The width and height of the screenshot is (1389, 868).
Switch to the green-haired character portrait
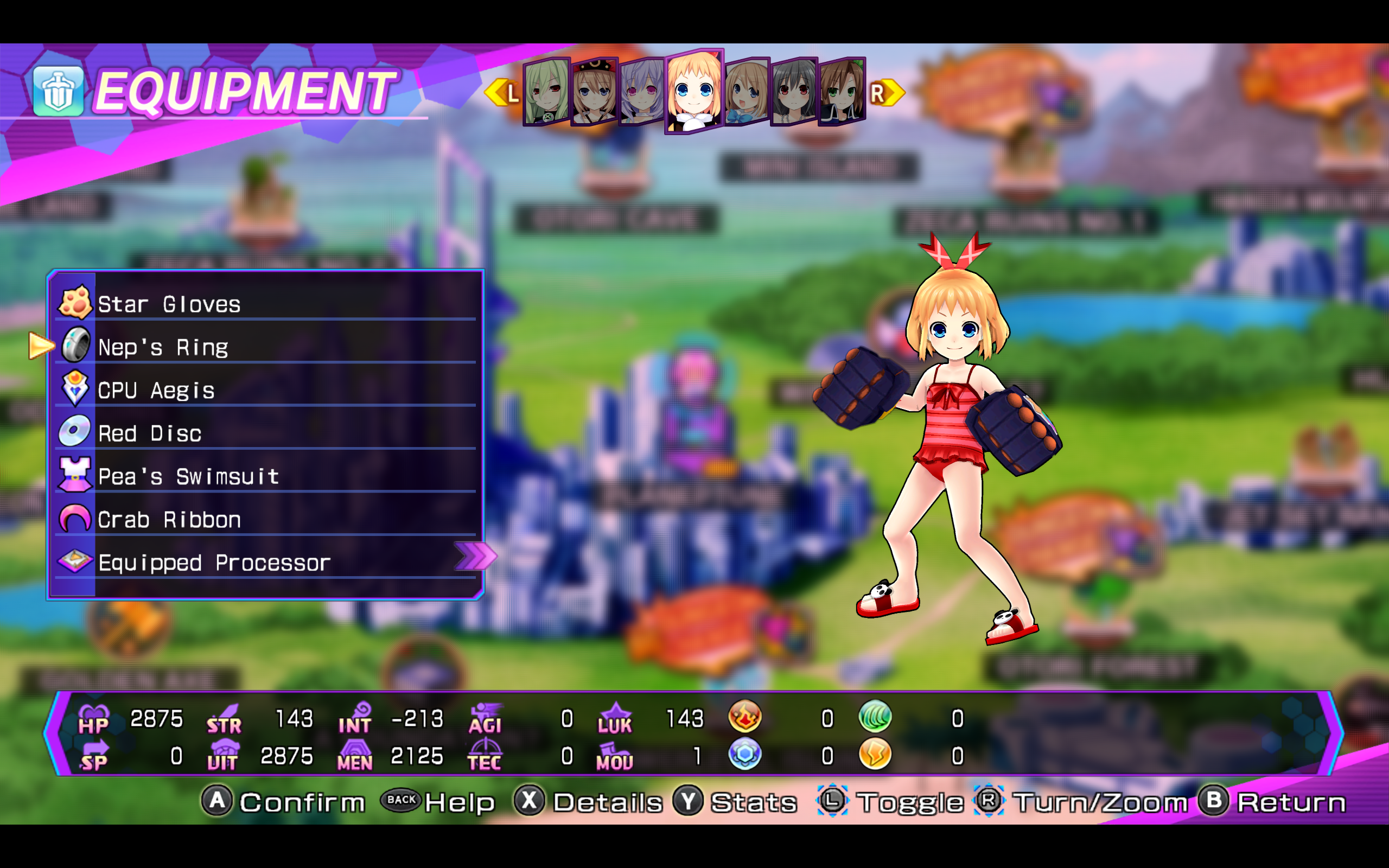(x=546, y=92)
